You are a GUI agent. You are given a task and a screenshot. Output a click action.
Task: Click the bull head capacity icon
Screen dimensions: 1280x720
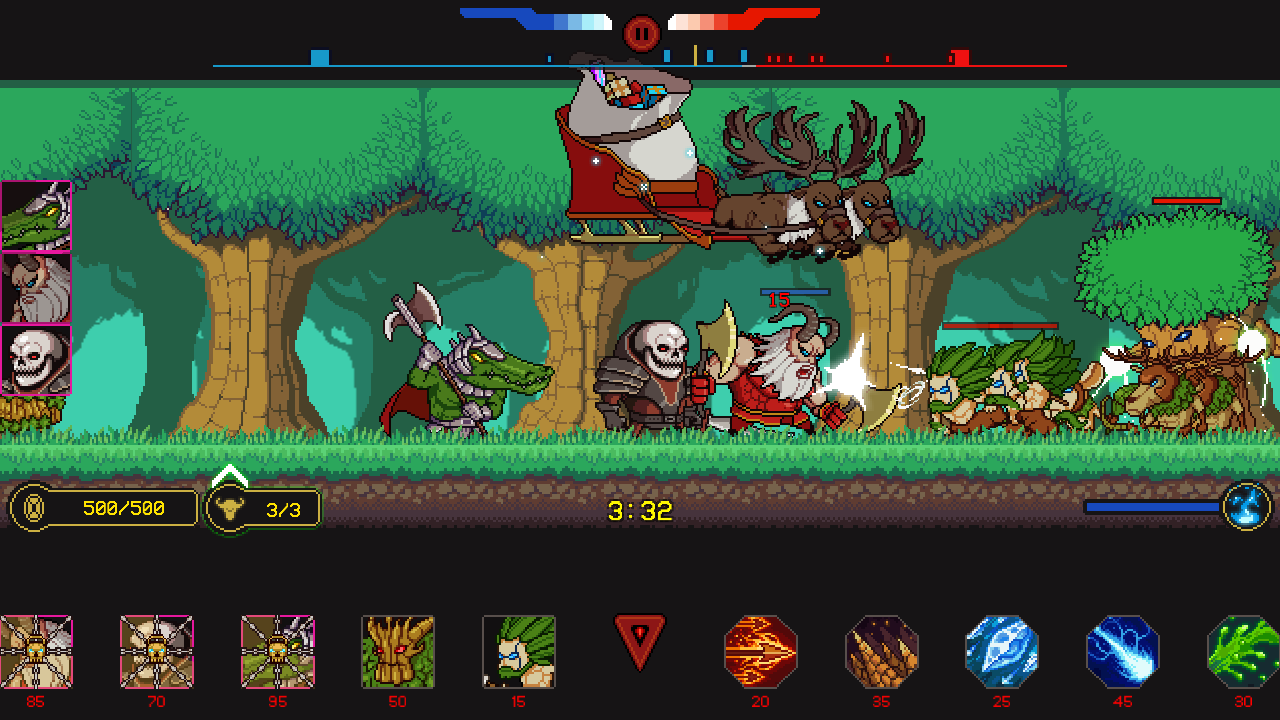pos(231,508)
